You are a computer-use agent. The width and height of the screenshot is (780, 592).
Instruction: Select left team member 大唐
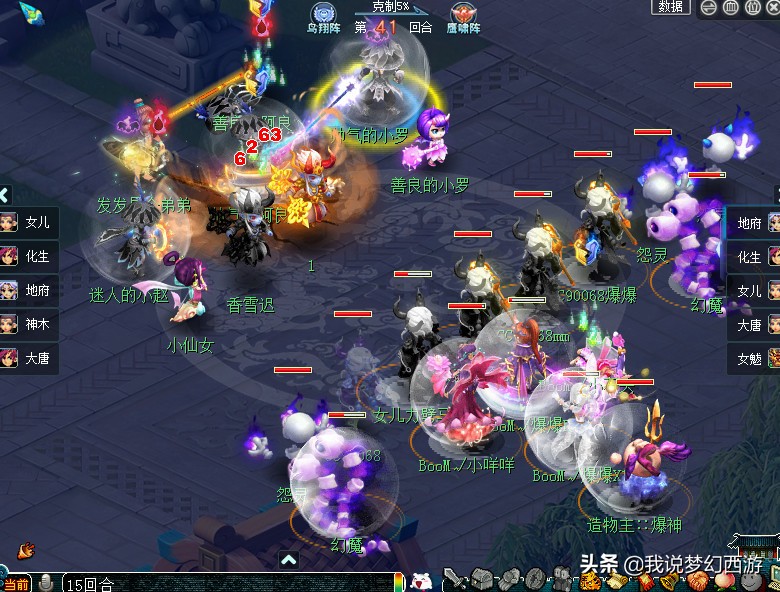pyautogui.click(x=28, y=358)
